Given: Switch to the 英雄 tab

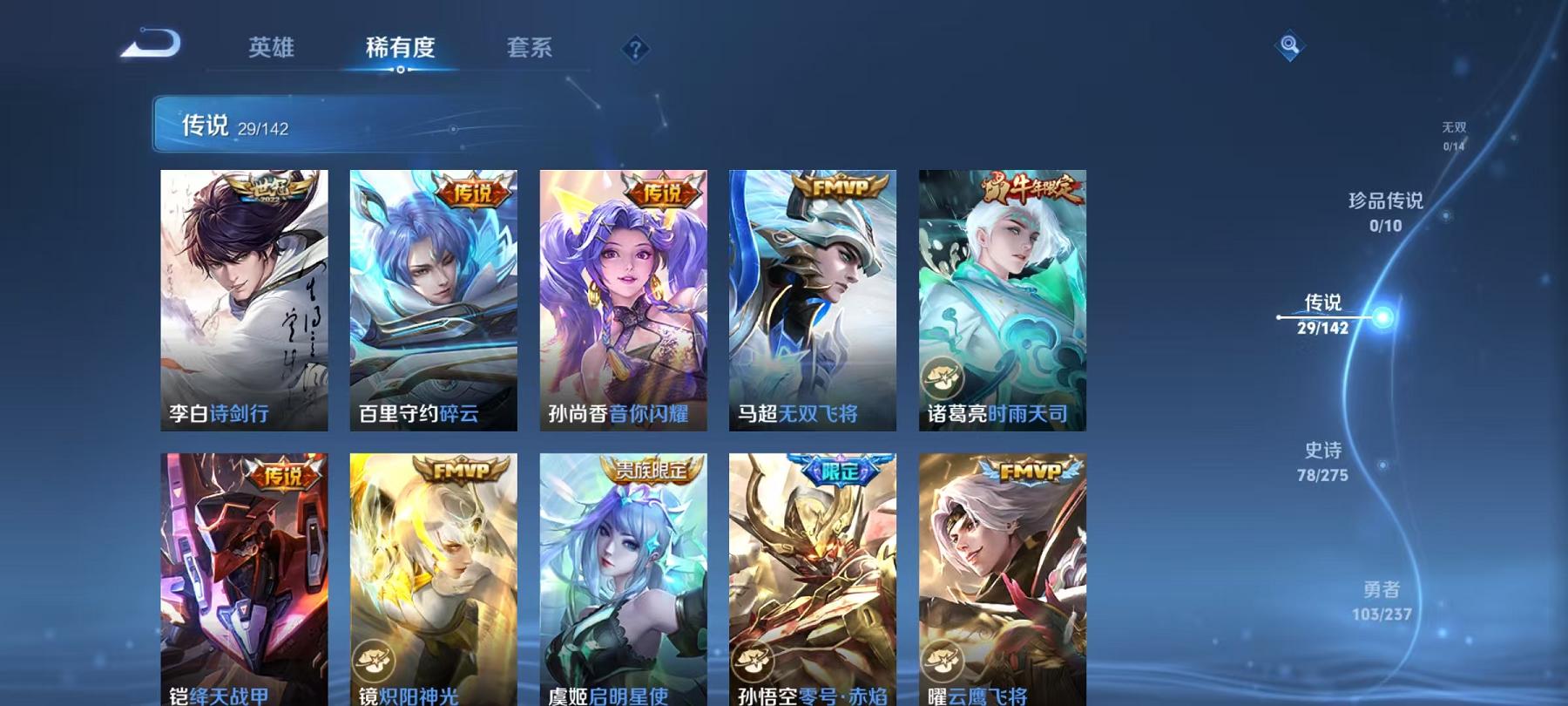Looking at the screenshot, I should point(271,50).
